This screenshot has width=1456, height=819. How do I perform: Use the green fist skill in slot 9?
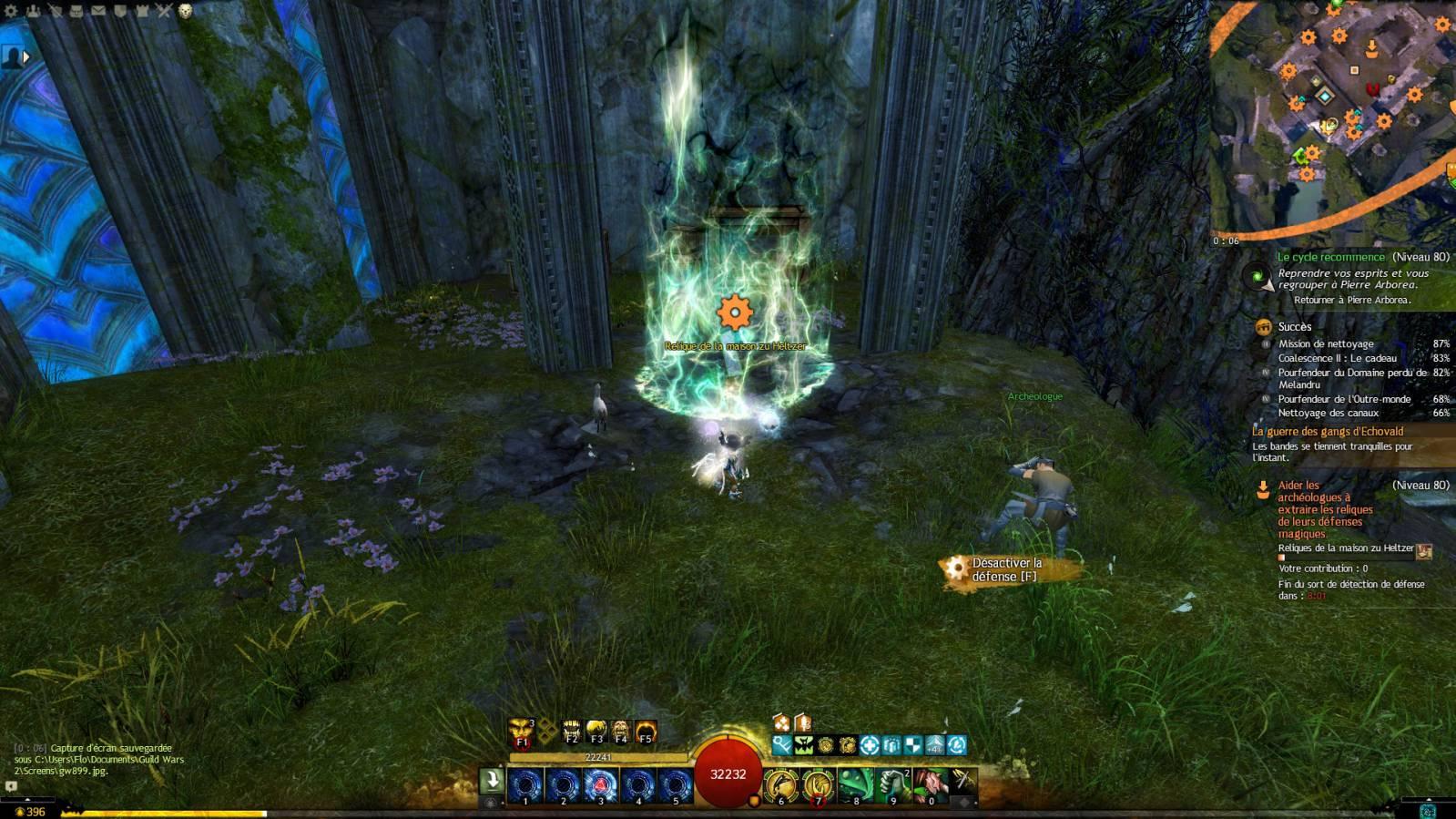coord(893,783)
